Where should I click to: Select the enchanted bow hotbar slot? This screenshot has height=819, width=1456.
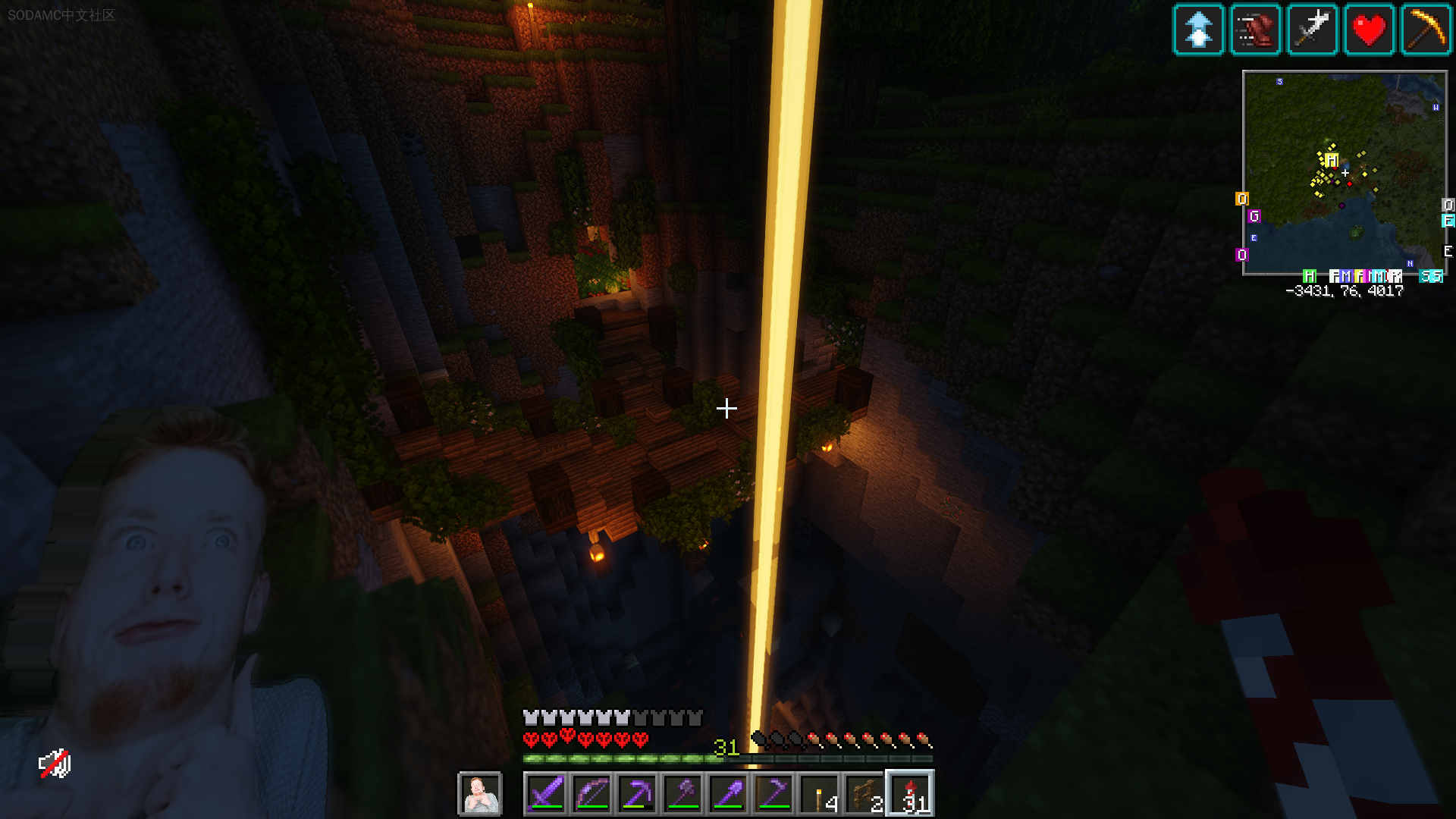591,794
